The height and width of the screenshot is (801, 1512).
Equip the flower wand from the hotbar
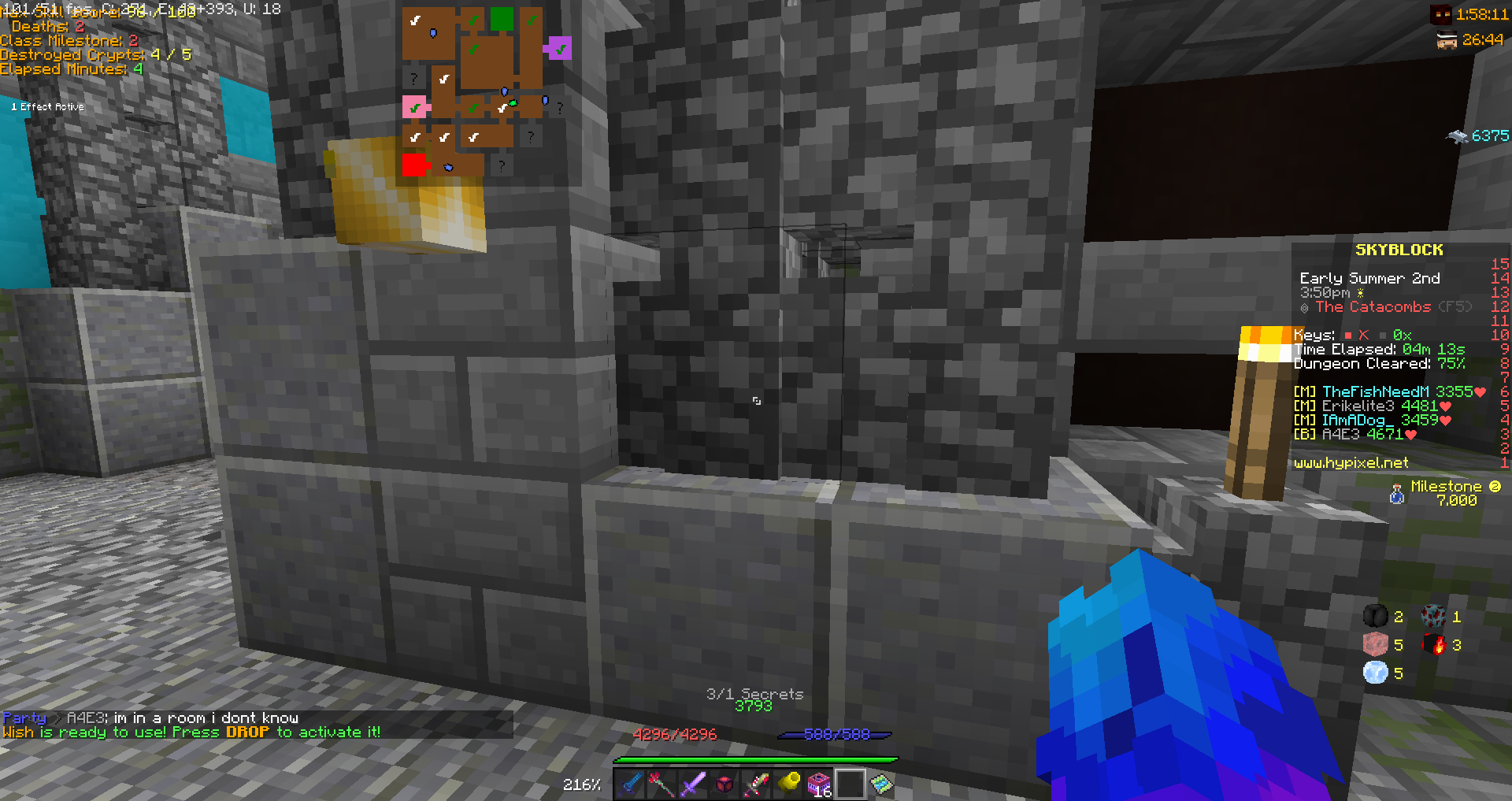(x=661, y=784)
